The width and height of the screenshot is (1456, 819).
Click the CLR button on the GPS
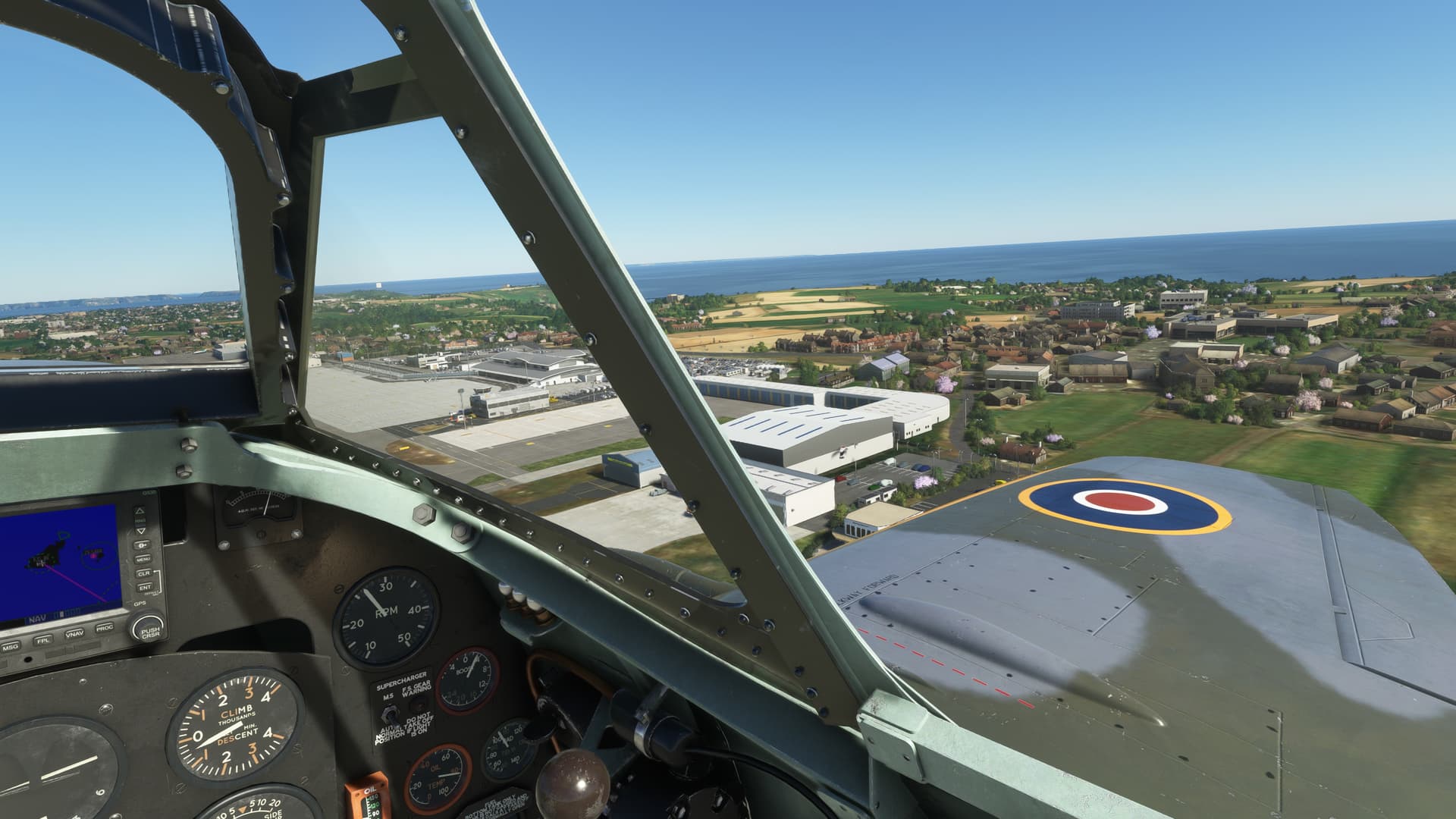point(143,573)
